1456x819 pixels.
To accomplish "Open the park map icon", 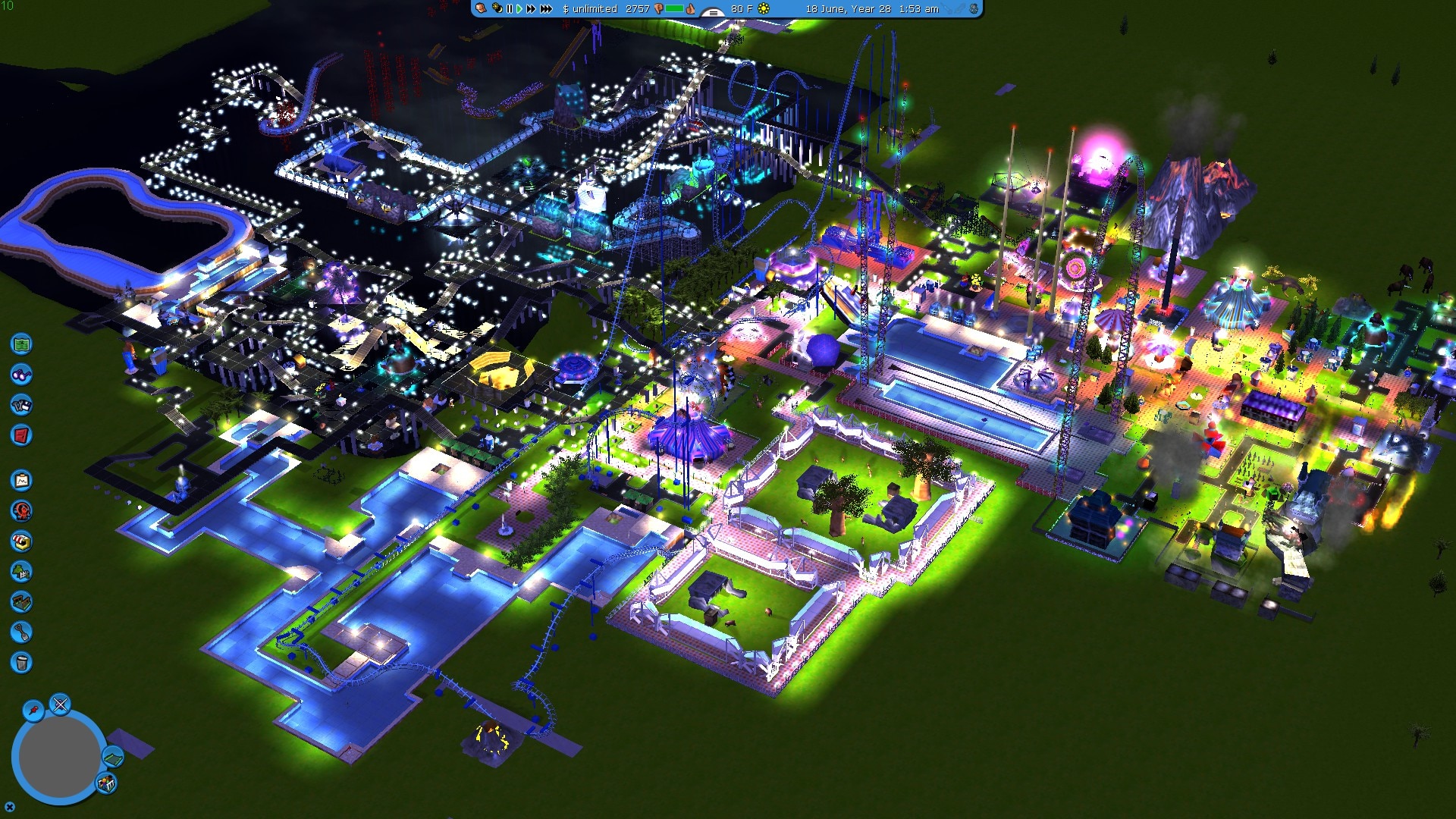I will (x=21, y=344).
